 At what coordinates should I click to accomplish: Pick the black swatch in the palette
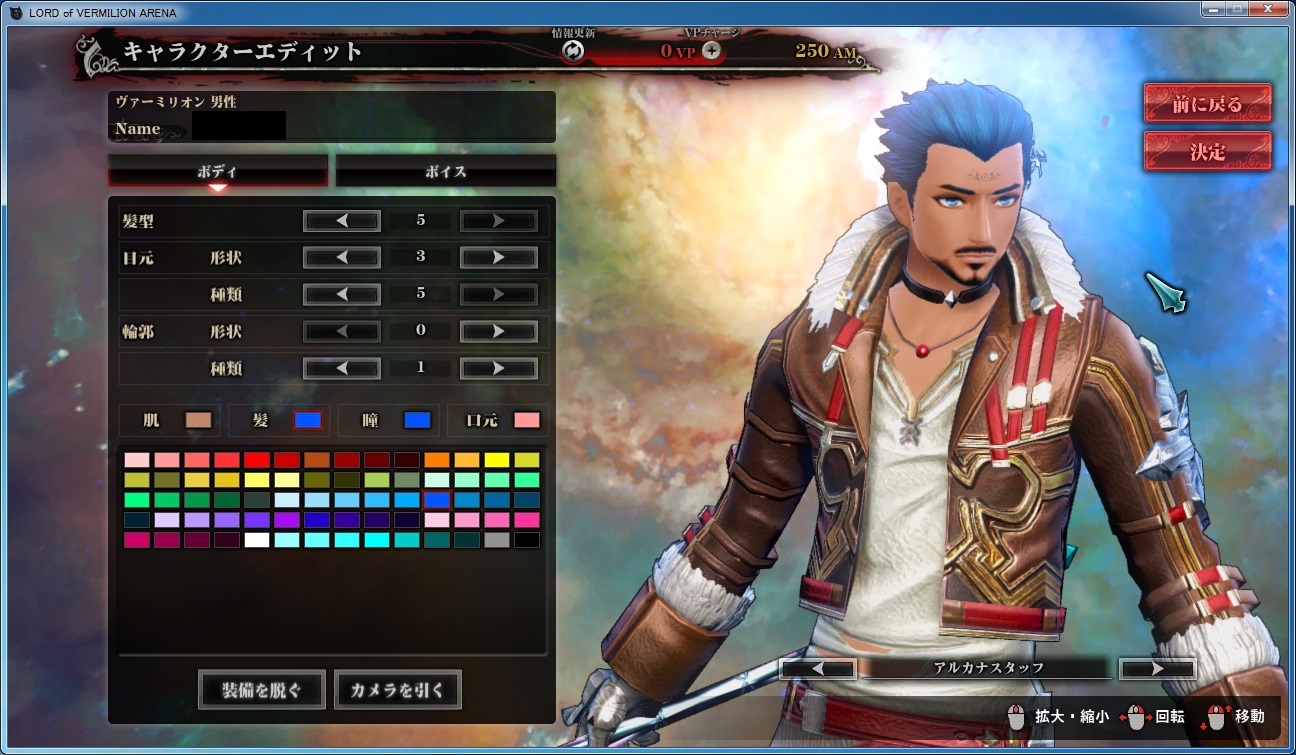pyautogui.click(x=527, y=540)
